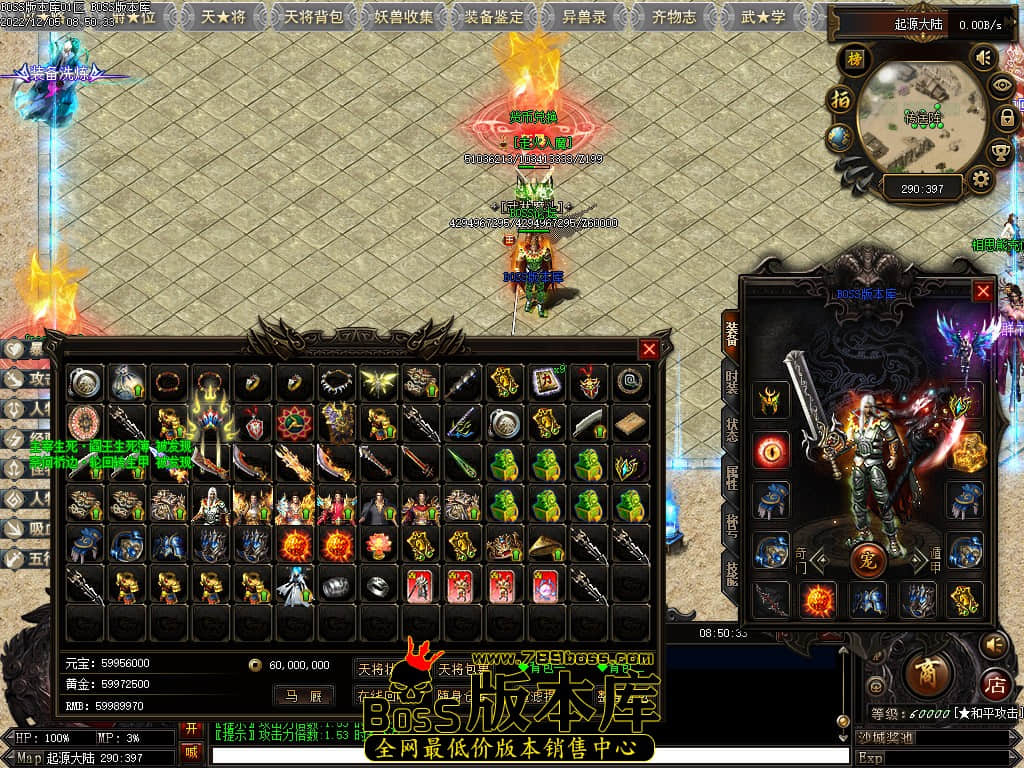Click the 马厩 stable button
The width and height of the screenshot is (1024, 768).
pyautogui.click(x=303, y=696)
